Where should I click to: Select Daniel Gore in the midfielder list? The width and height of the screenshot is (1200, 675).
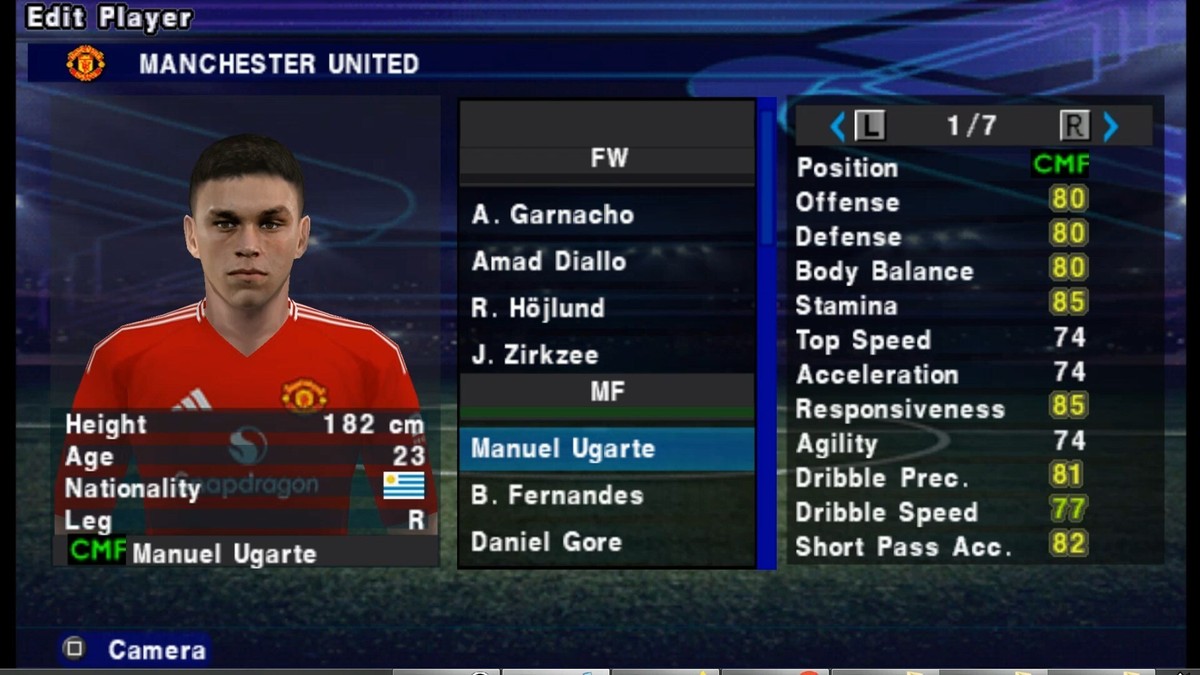[547, 542]
